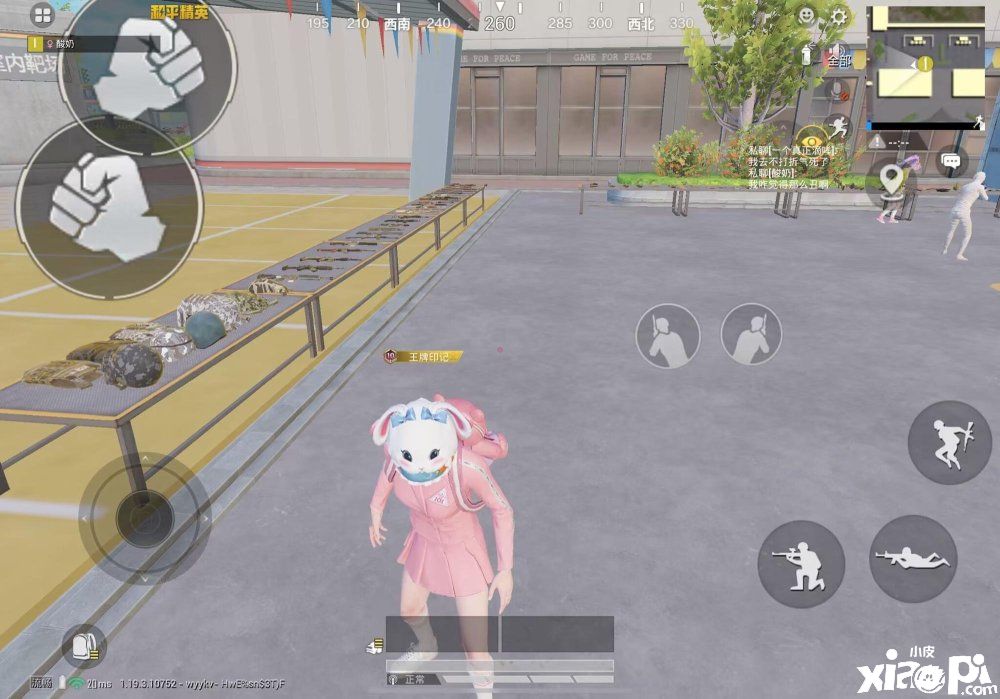Tap the location pin marker button
The width and height of the screenshot is (1000, 699).
click(891, 180)
